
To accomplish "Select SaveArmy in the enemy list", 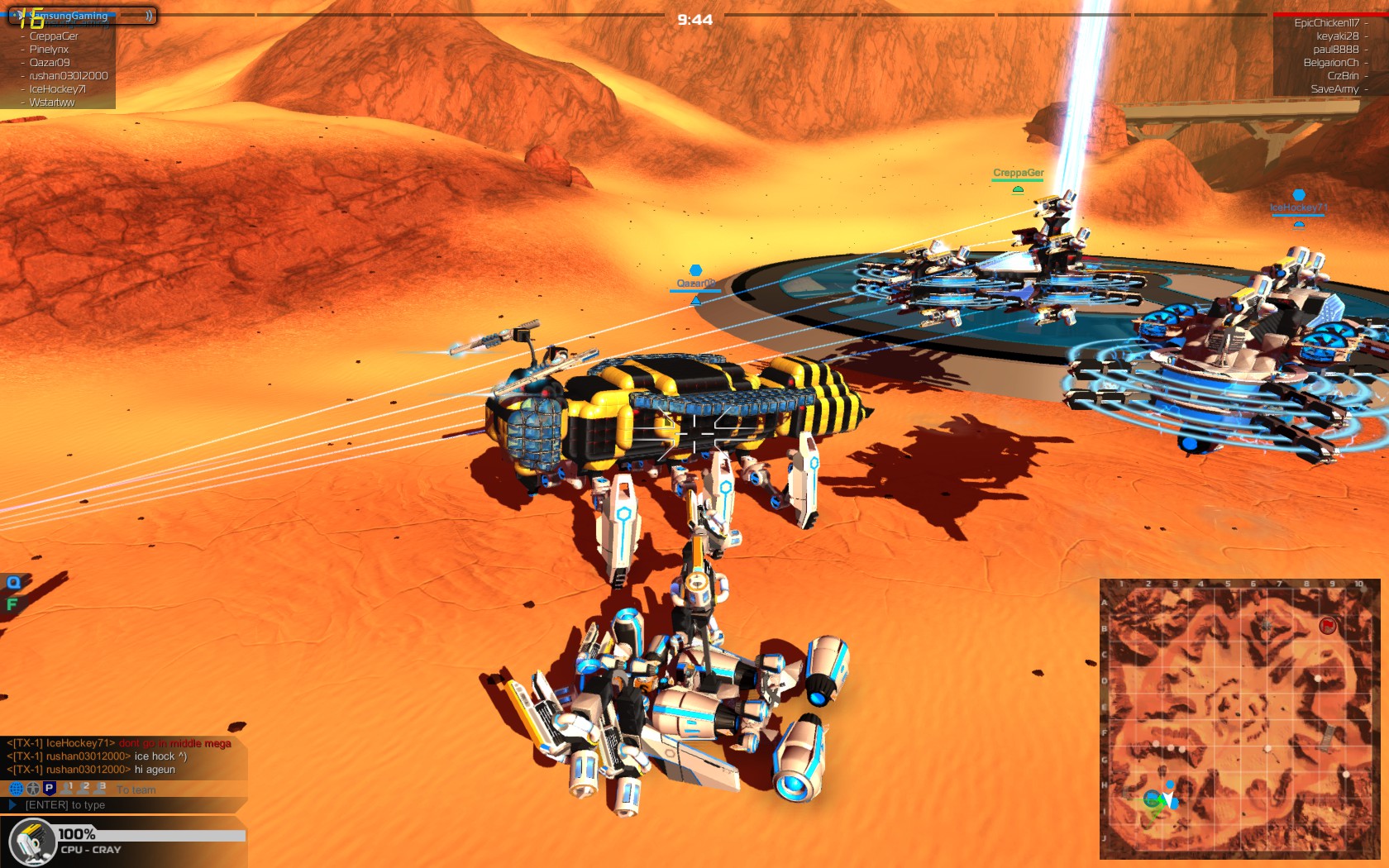I will (1334, 89).
